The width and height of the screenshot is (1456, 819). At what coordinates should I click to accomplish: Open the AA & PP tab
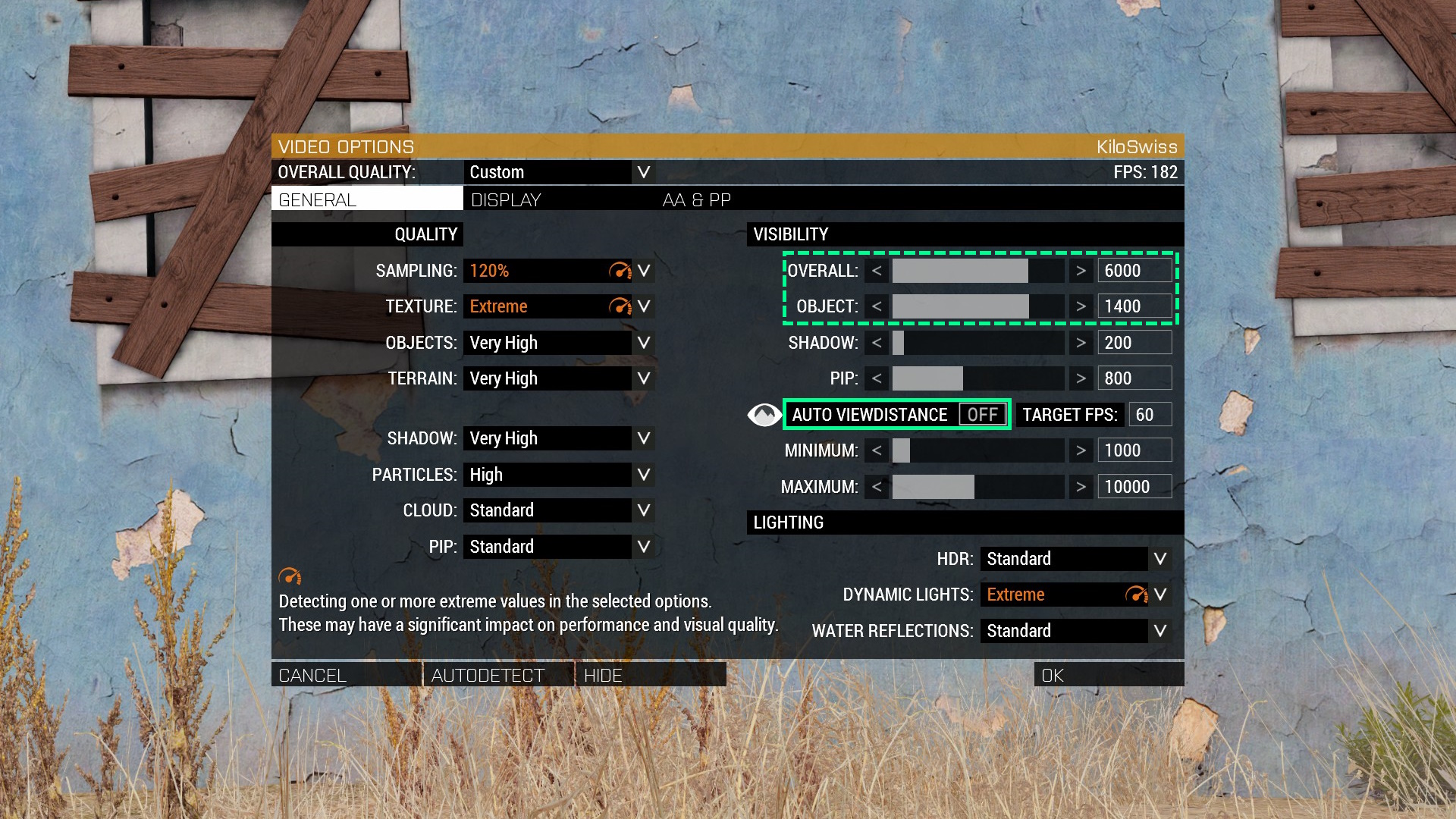point(696,200)
